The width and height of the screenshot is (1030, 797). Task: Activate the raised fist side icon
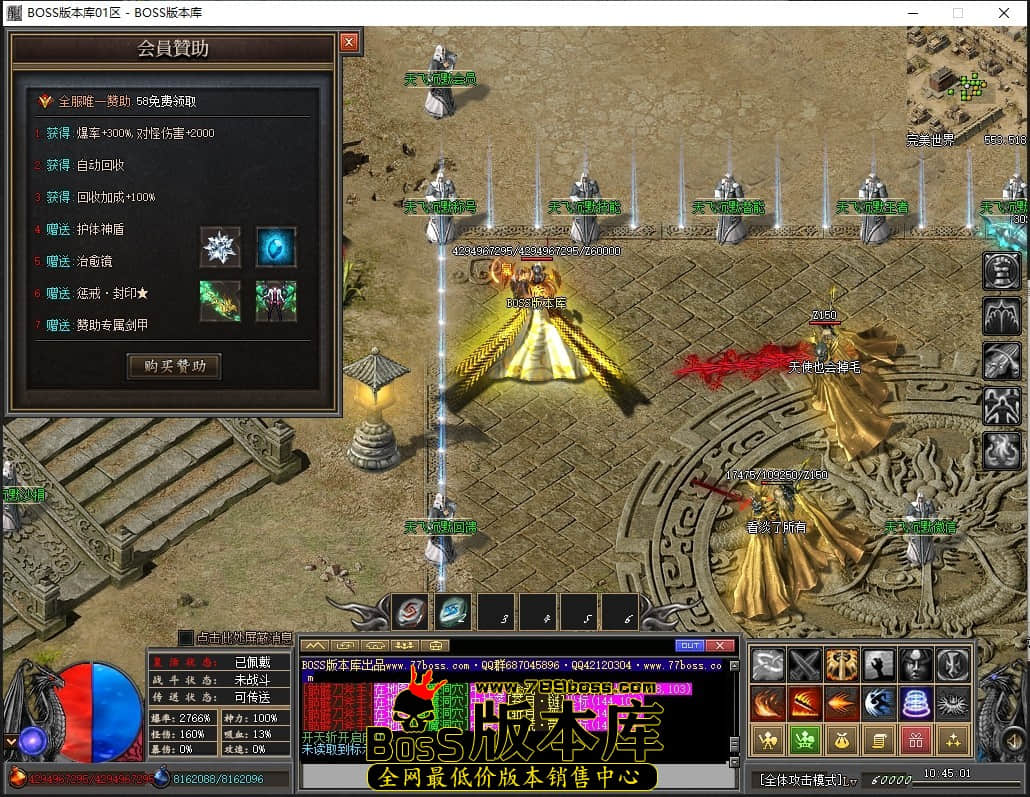click(1001, 270)
